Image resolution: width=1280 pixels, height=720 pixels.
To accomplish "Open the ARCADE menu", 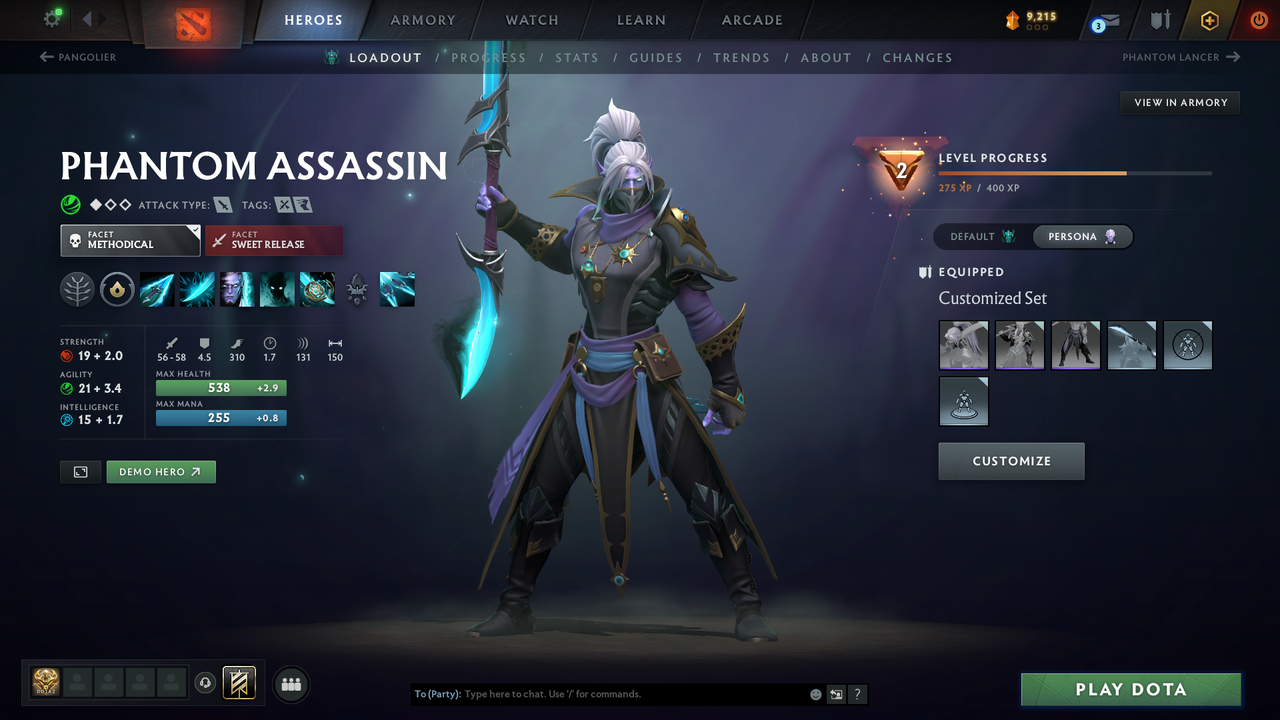I will [x=751, y=20].
